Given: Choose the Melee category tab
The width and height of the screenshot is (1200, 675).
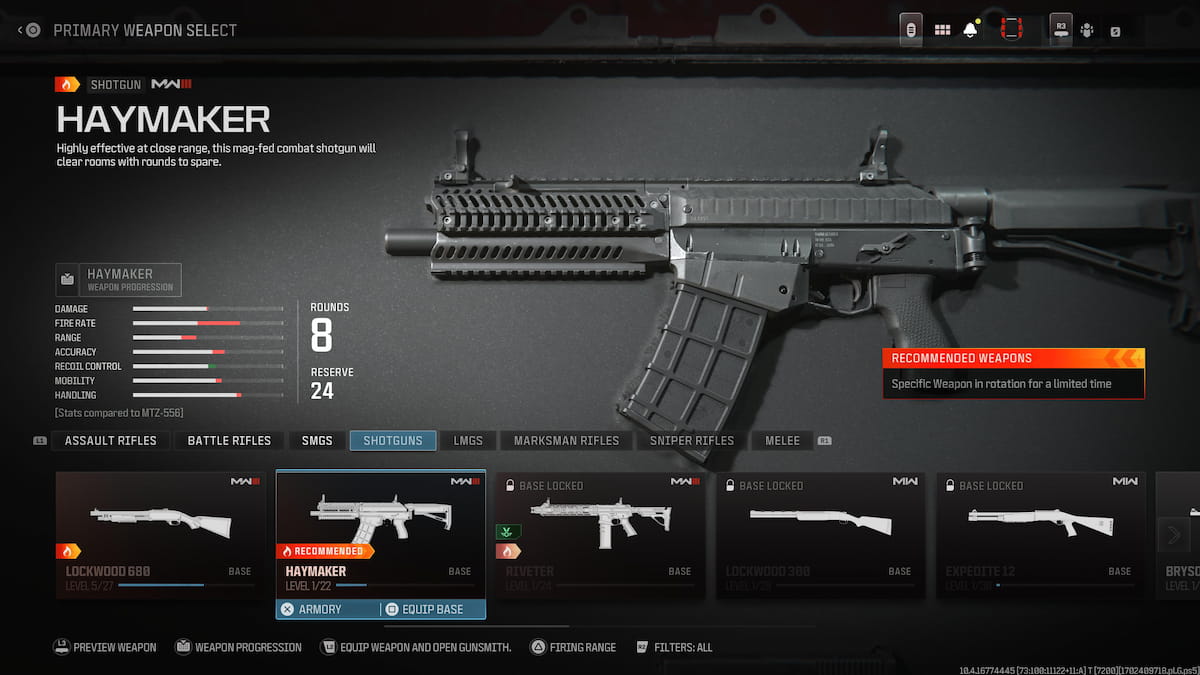Looking at the screenshot, I should point(782,440).
